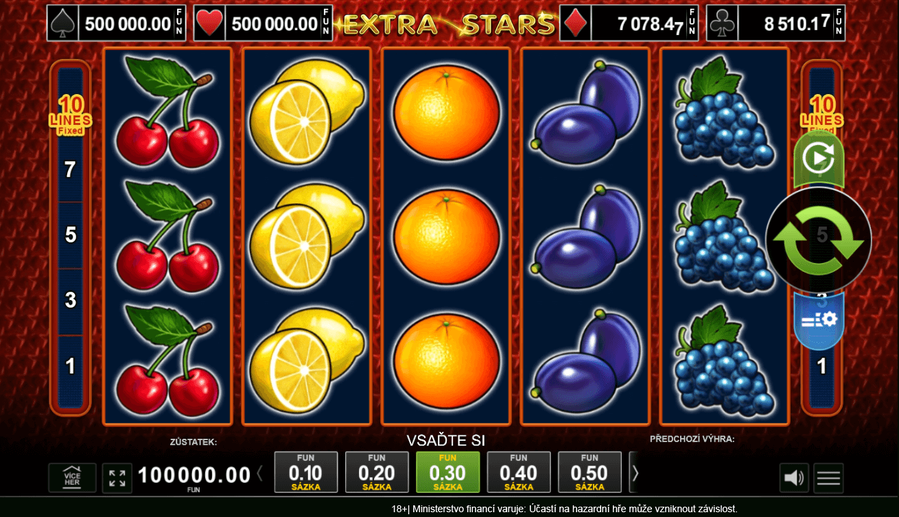899x517 pixels.
Task: Show higher bets with the right arrow
Action: click(635, 473)
